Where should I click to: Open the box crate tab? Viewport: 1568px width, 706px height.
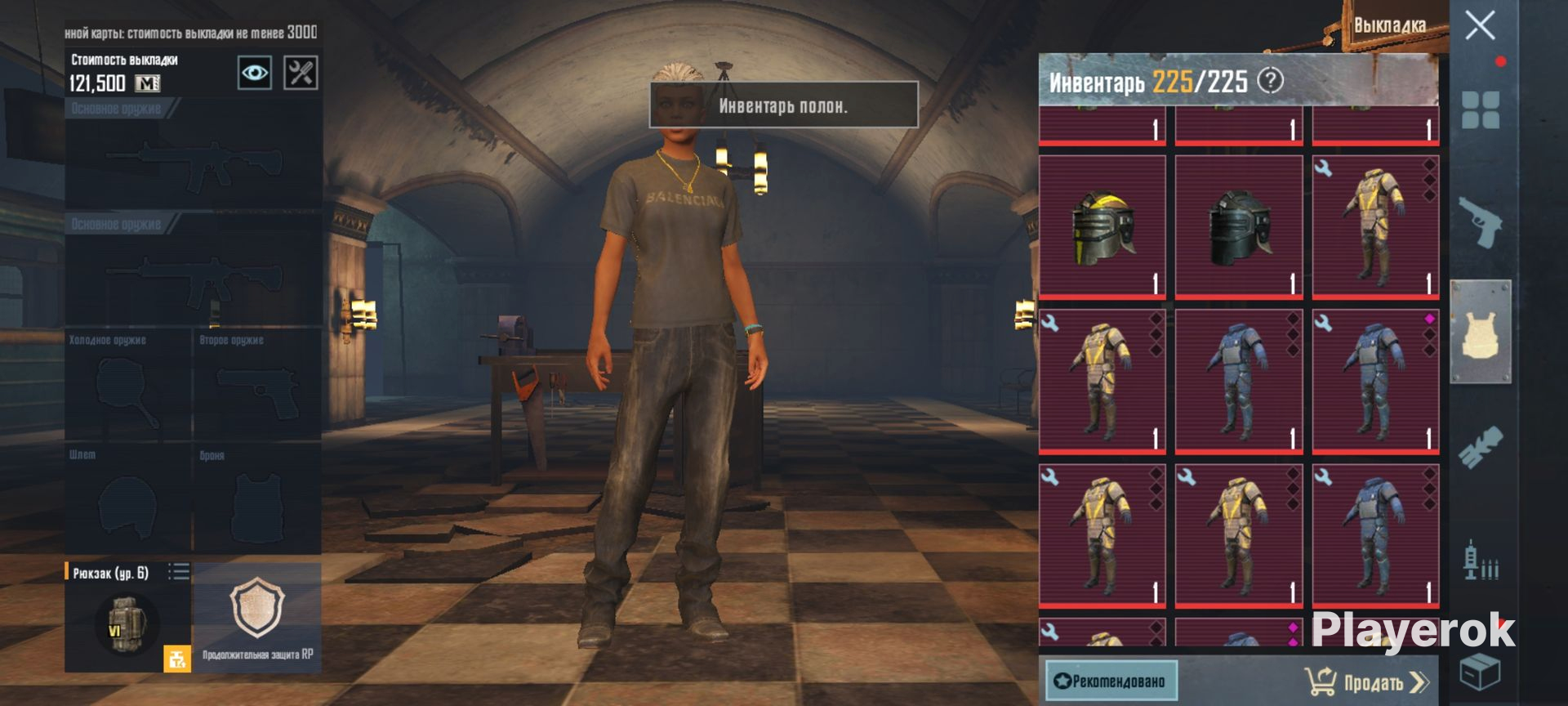coord(1480,672)
